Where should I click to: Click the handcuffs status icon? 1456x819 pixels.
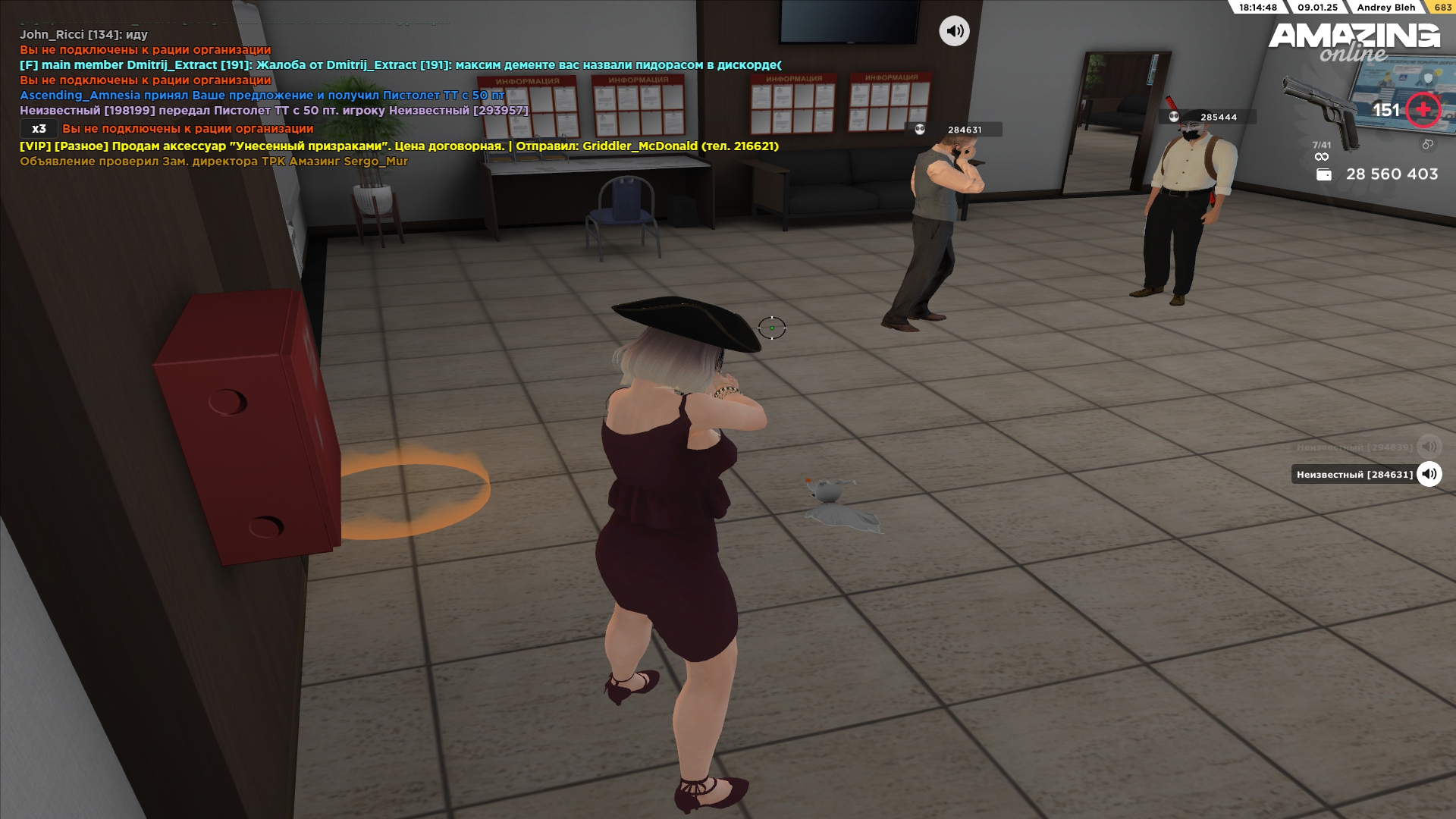(x=1427, y=144)
